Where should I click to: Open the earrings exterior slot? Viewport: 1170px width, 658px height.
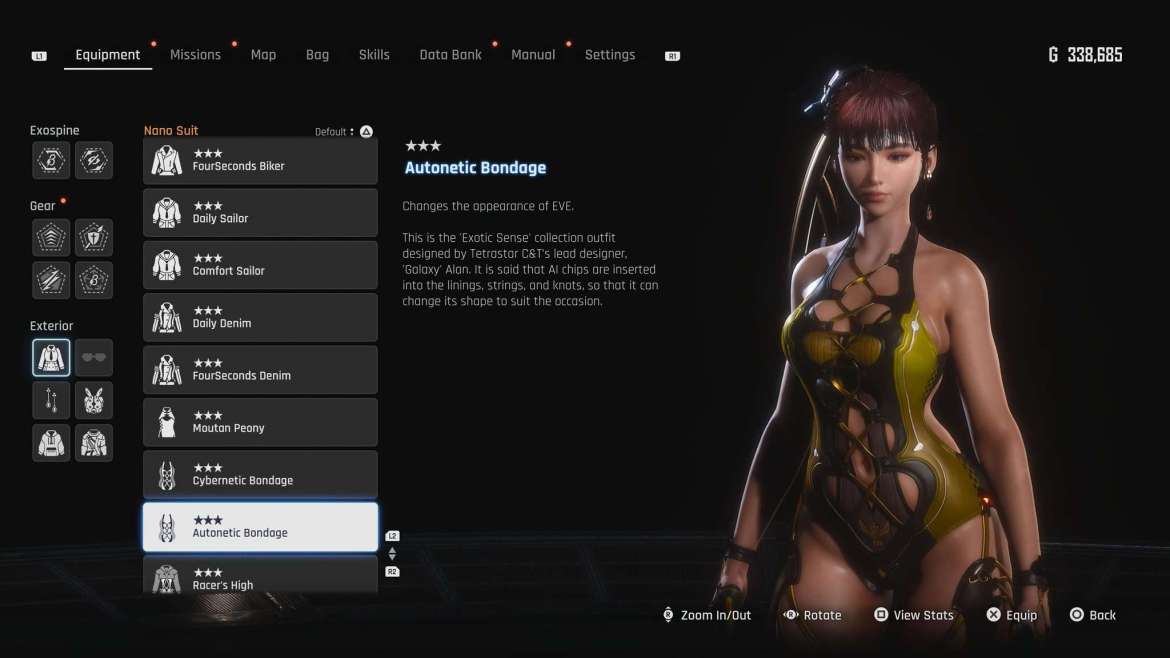coord(51,400)
